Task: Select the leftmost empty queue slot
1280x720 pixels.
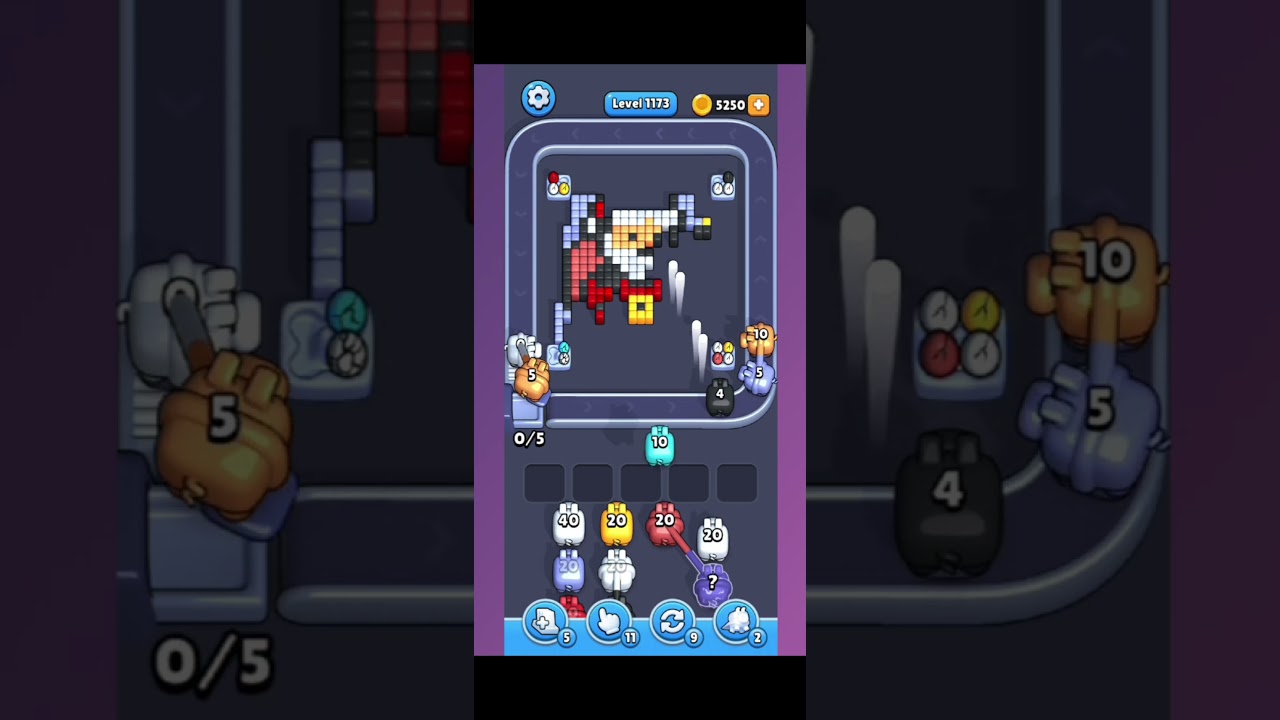Action: [x=545, y=482]
